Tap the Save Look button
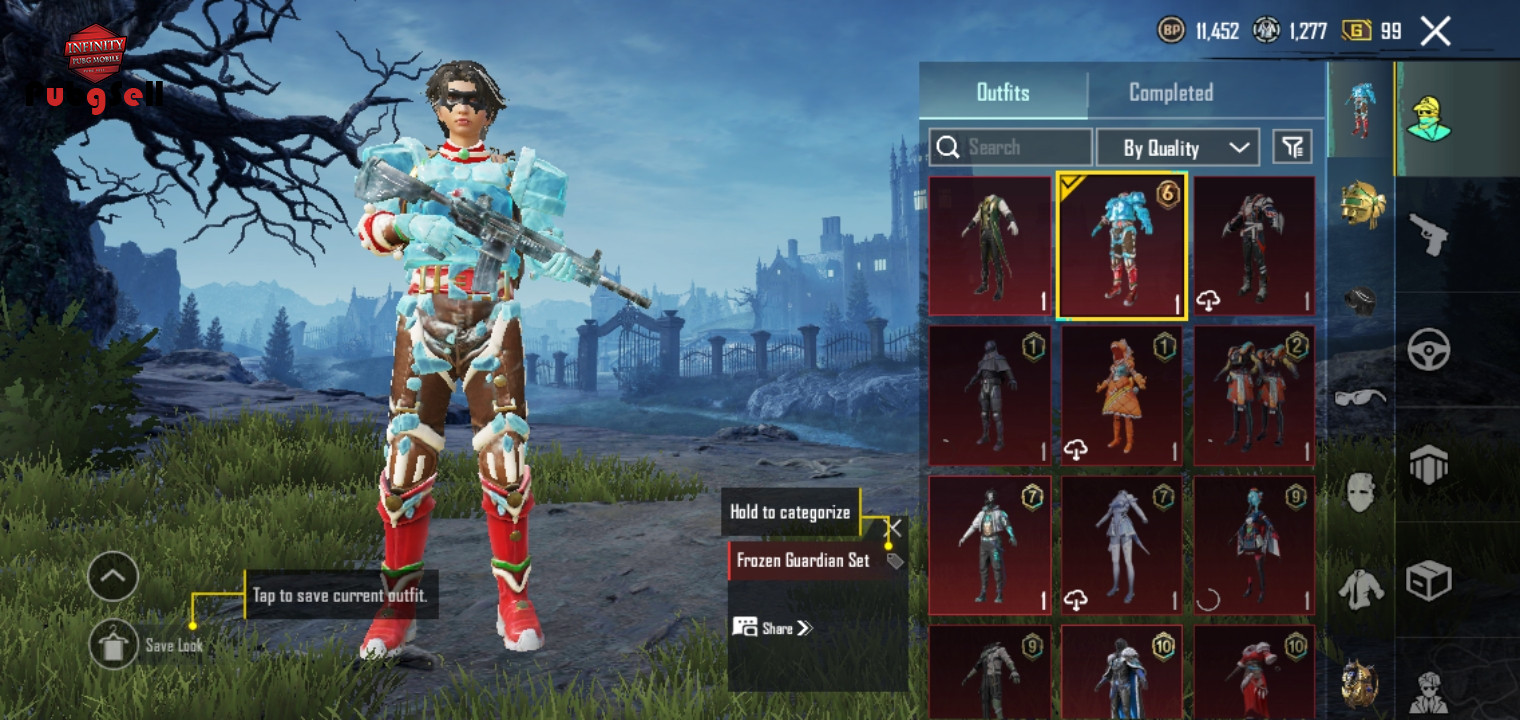This screenshot has width=1520, height=720. [114, 645]
